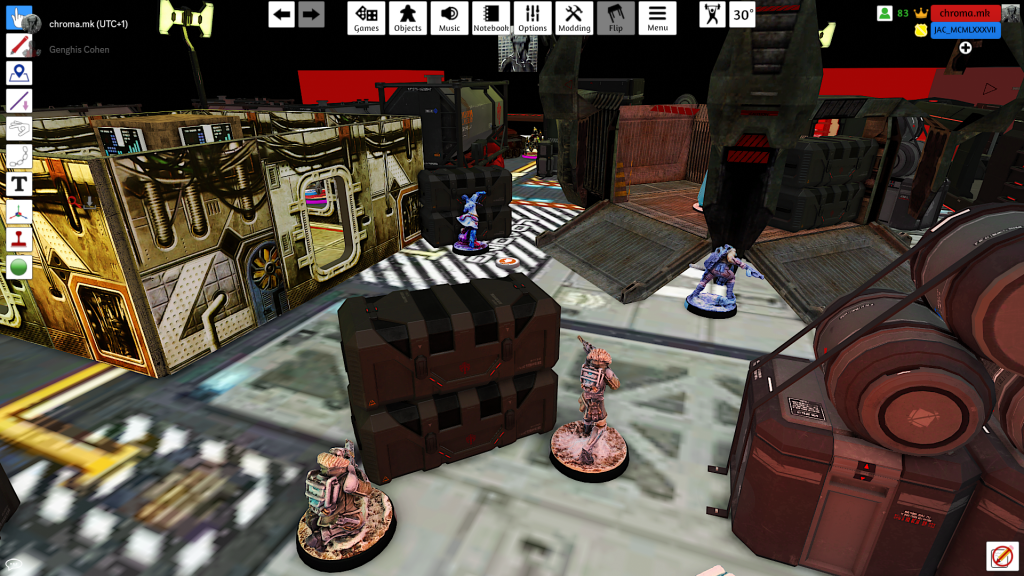Viewport: 1024px width, 576px height.
Task: Click the Flip table button
Action: point(616,17)
